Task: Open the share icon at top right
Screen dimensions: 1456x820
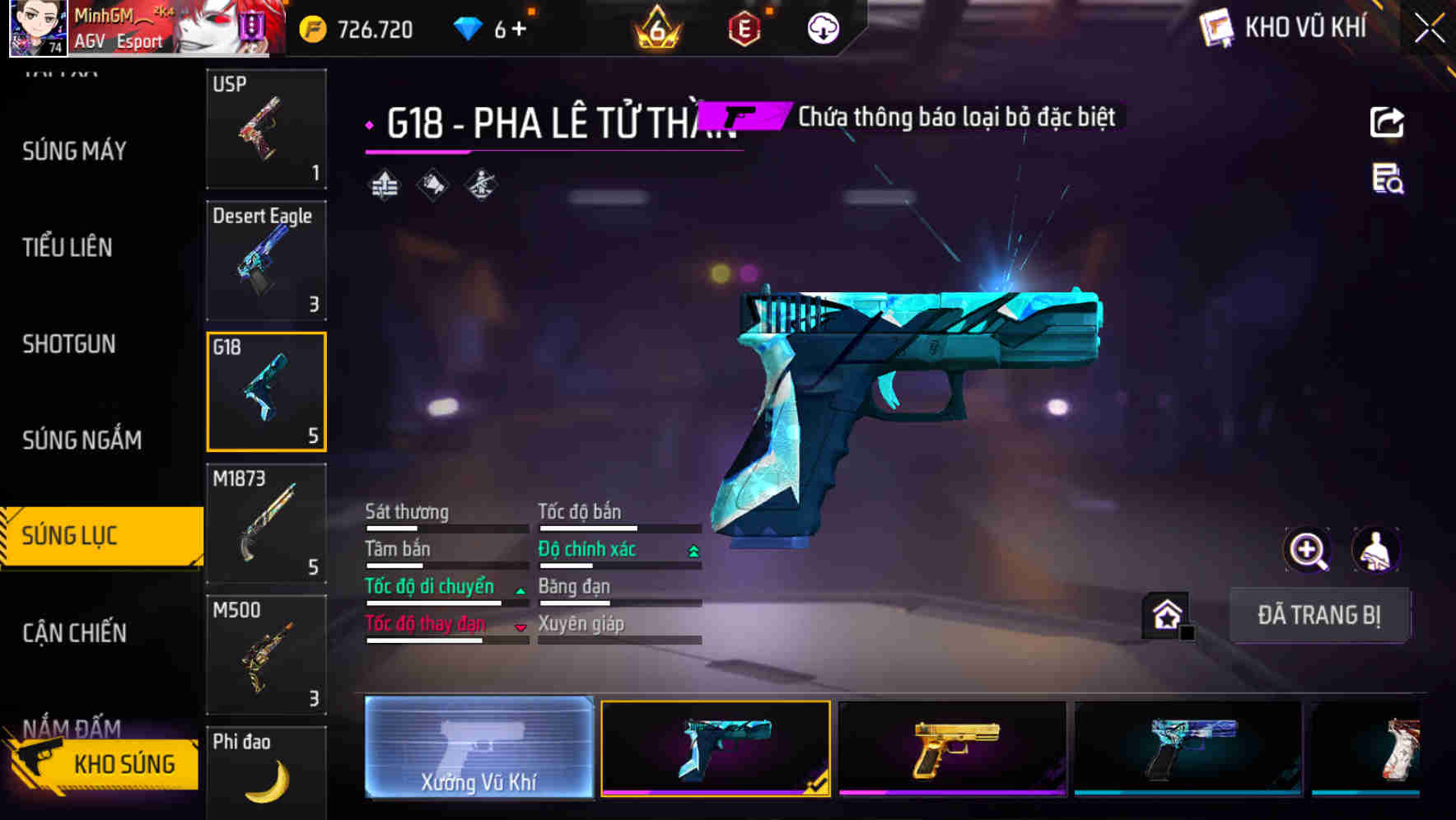Action: pos(1388,122)
